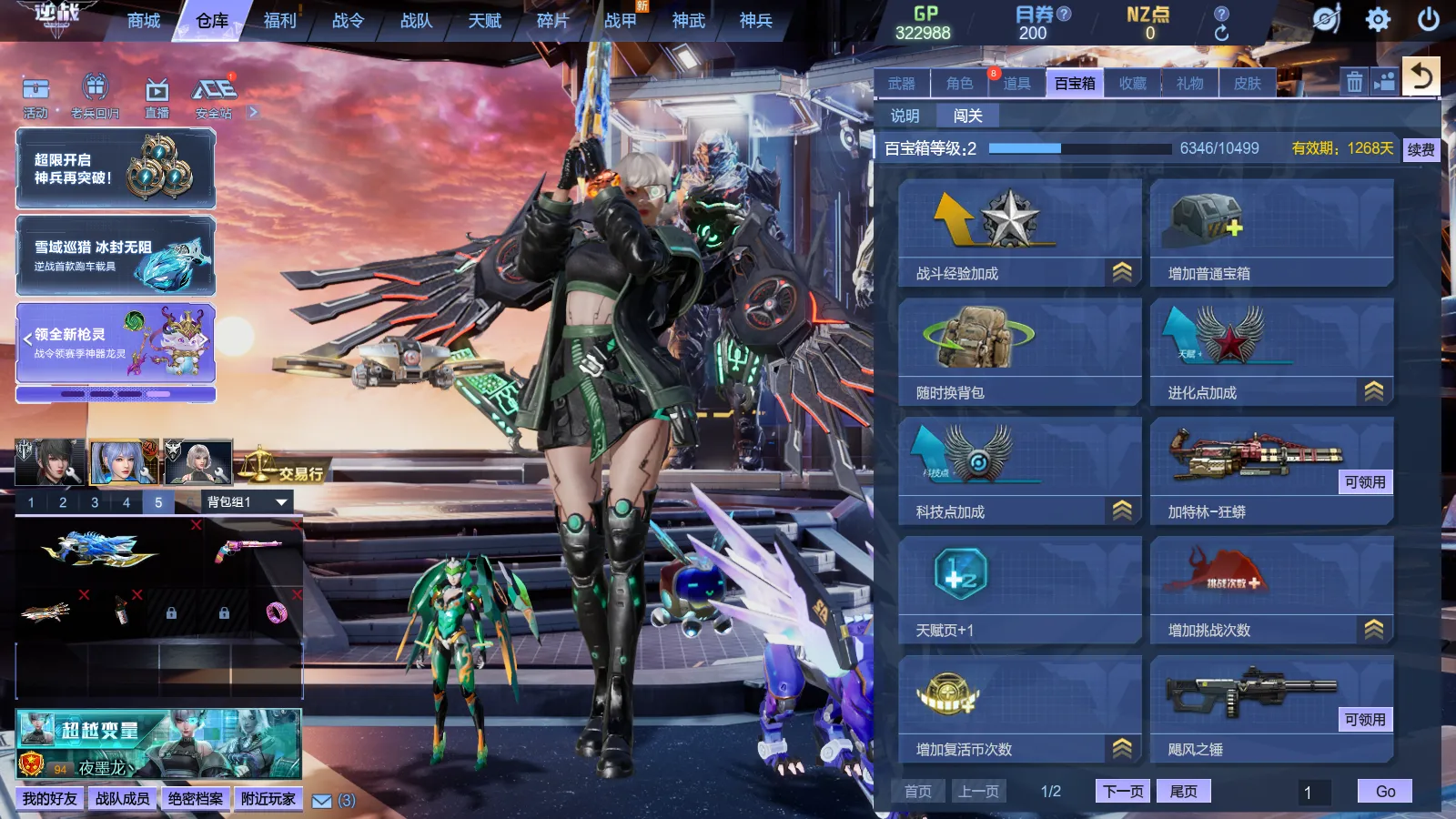Image resolution: width=1456 pixels, height=819 pixels.
Task: Jump to the last page 尾页
Action: click(x=1184, y=791)
